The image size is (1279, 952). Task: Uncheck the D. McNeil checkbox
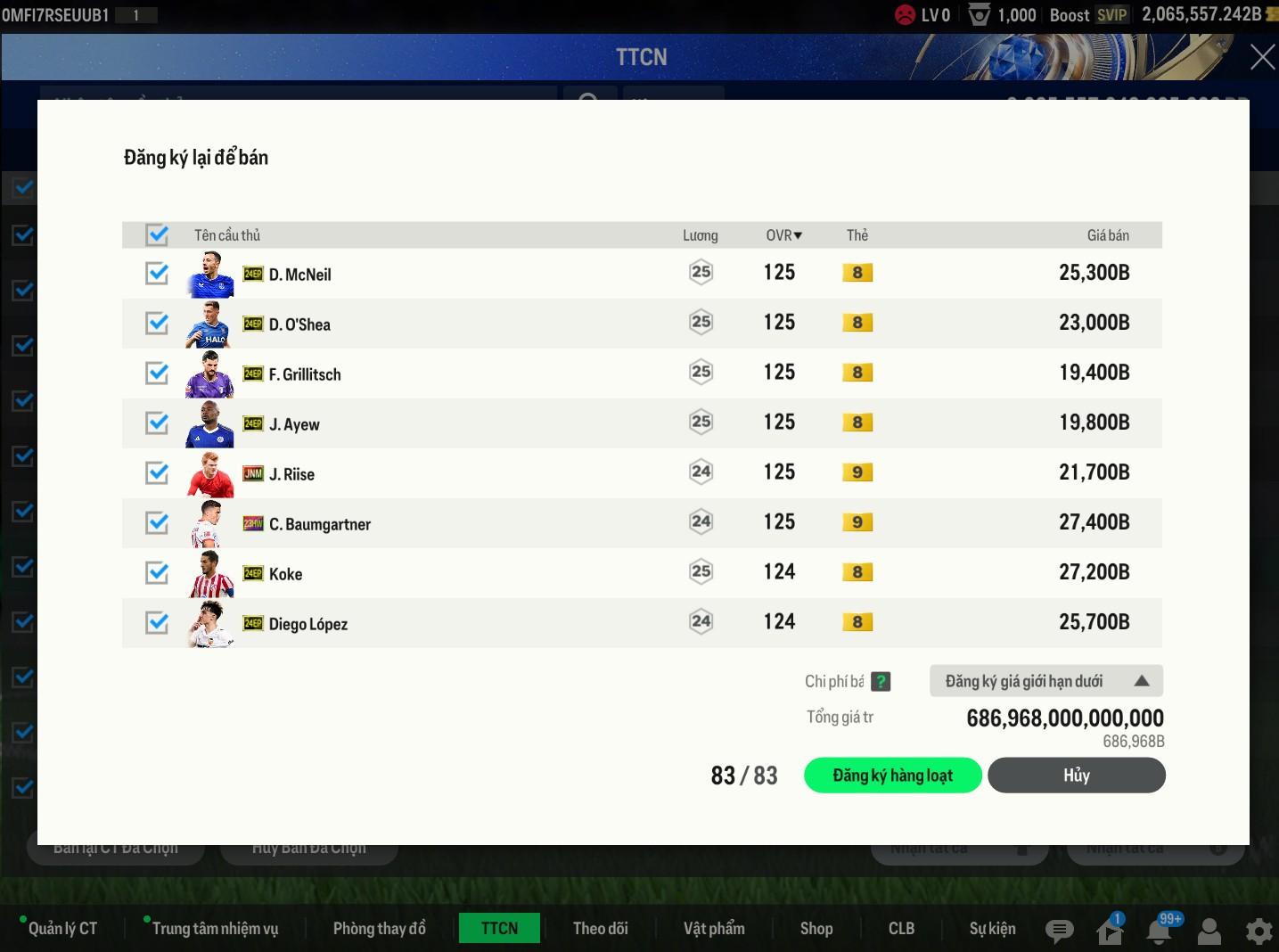point(158,274)
